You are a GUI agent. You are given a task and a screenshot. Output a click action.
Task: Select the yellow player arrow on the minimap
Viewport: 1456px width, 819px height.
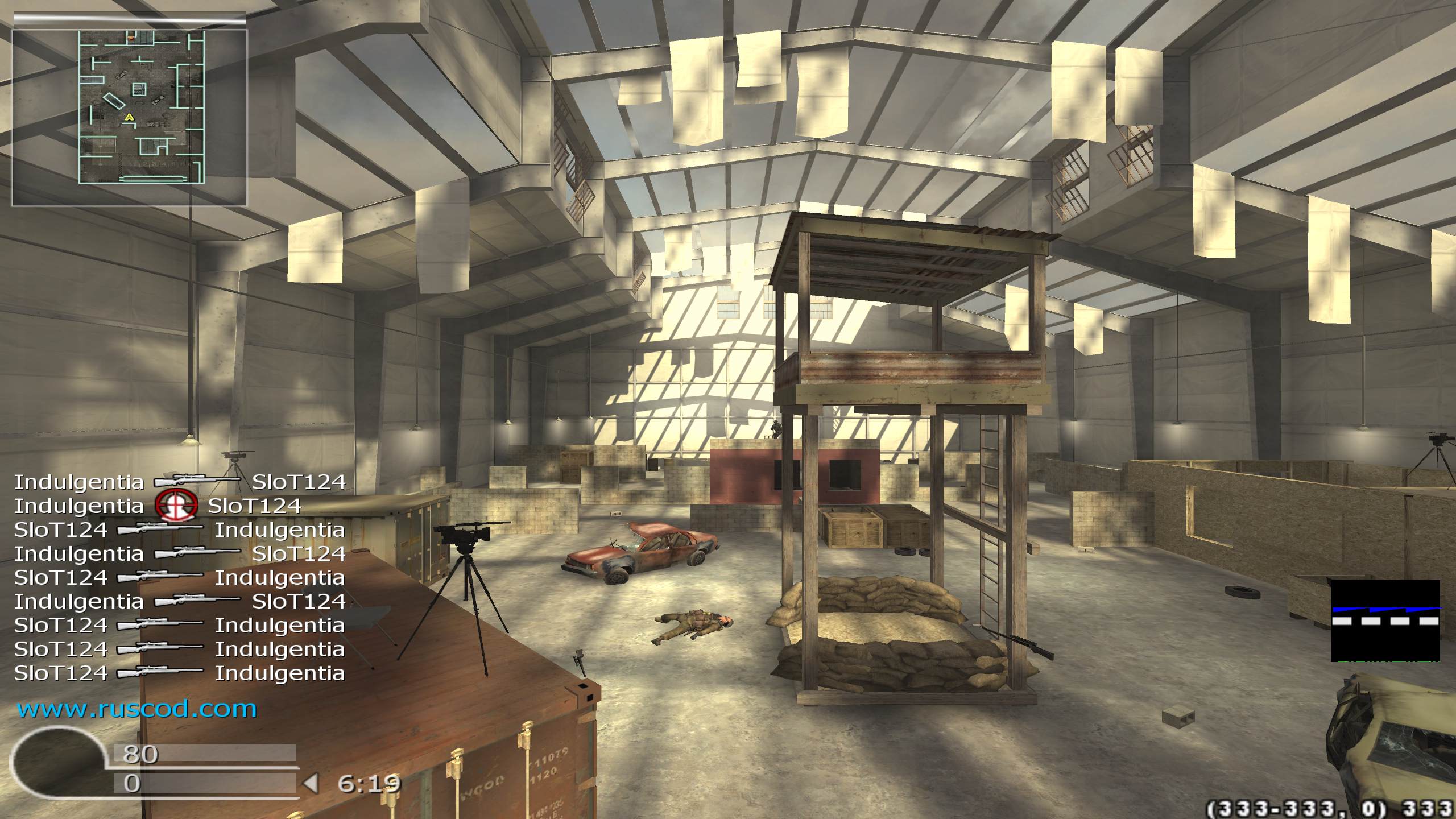pos(129,117)
